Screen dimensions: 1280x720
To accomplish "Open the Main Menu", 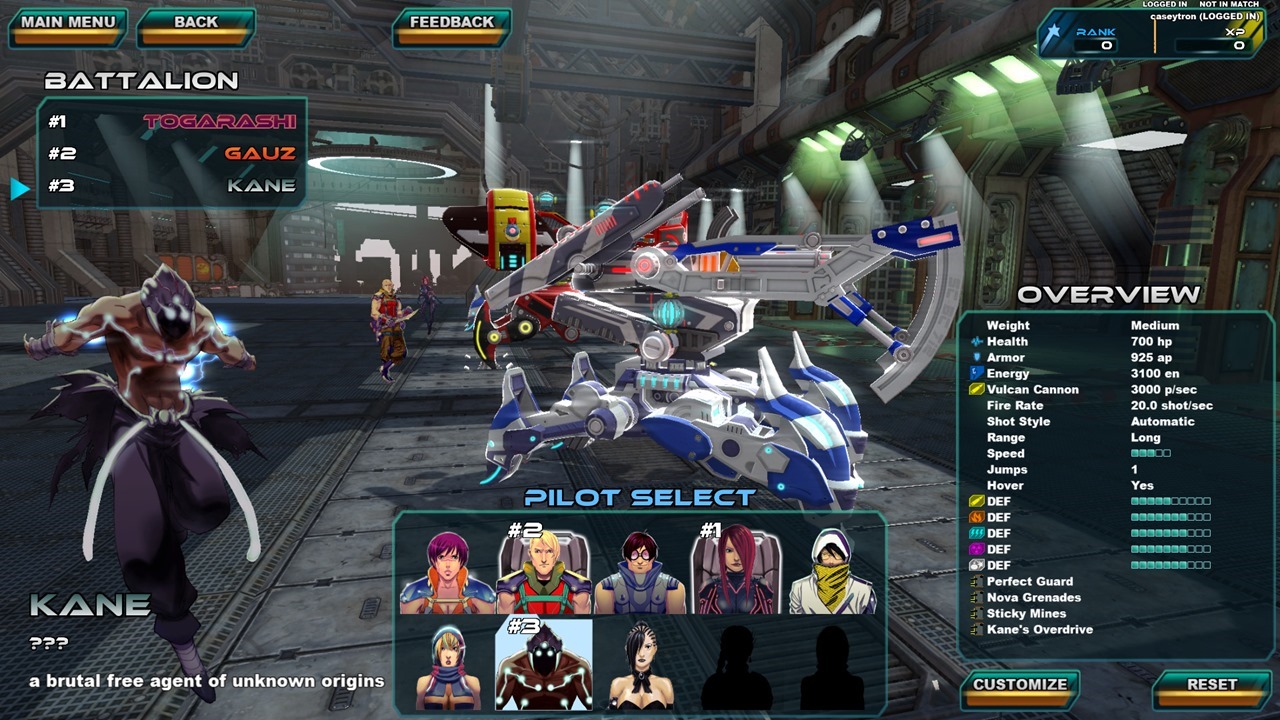I will 68,24.
